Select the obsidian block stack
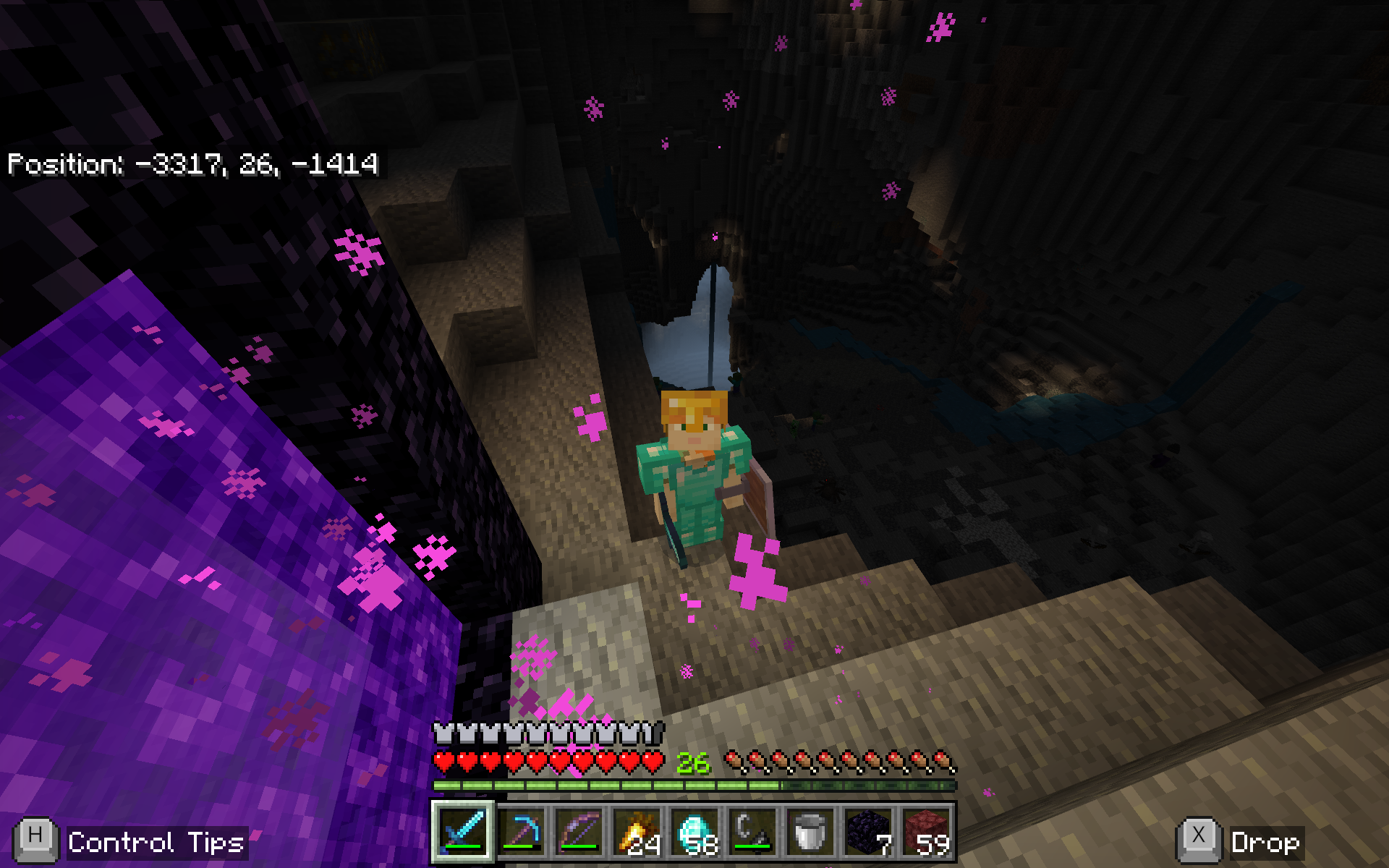1389x868 pixels. (x=868, y=831)
